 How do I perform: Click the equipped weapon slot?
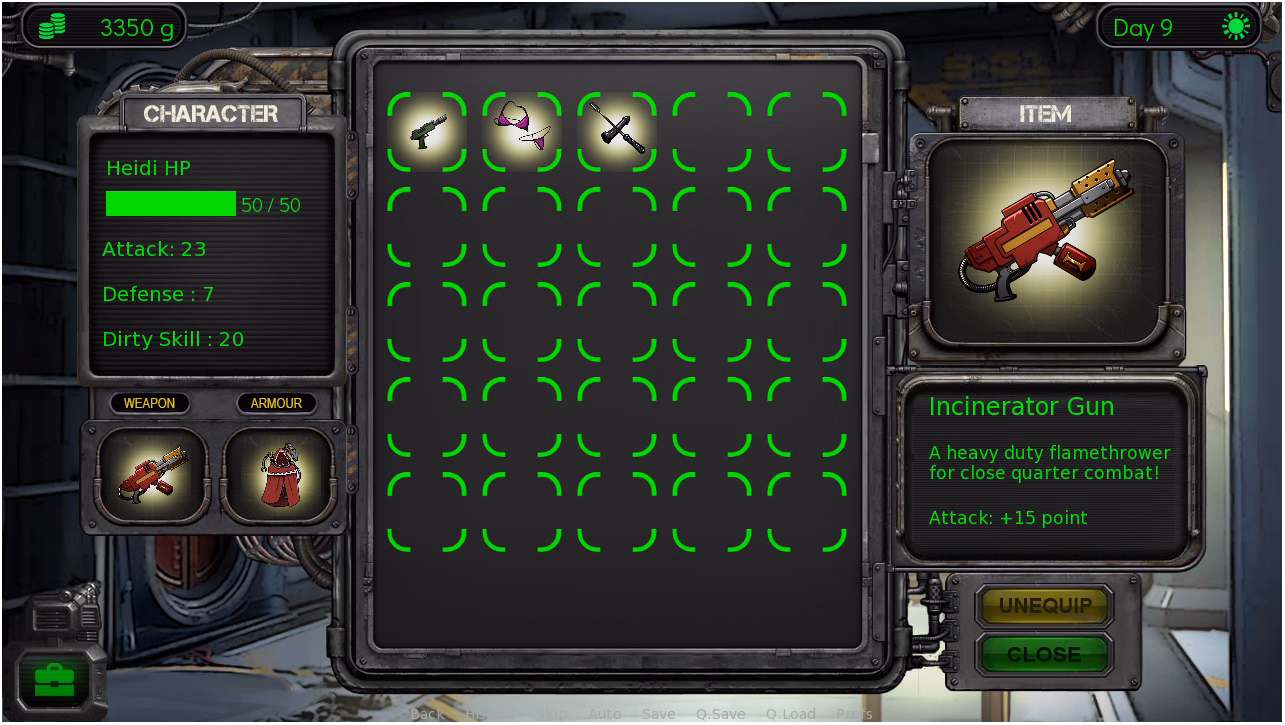(x=150, y=473)
